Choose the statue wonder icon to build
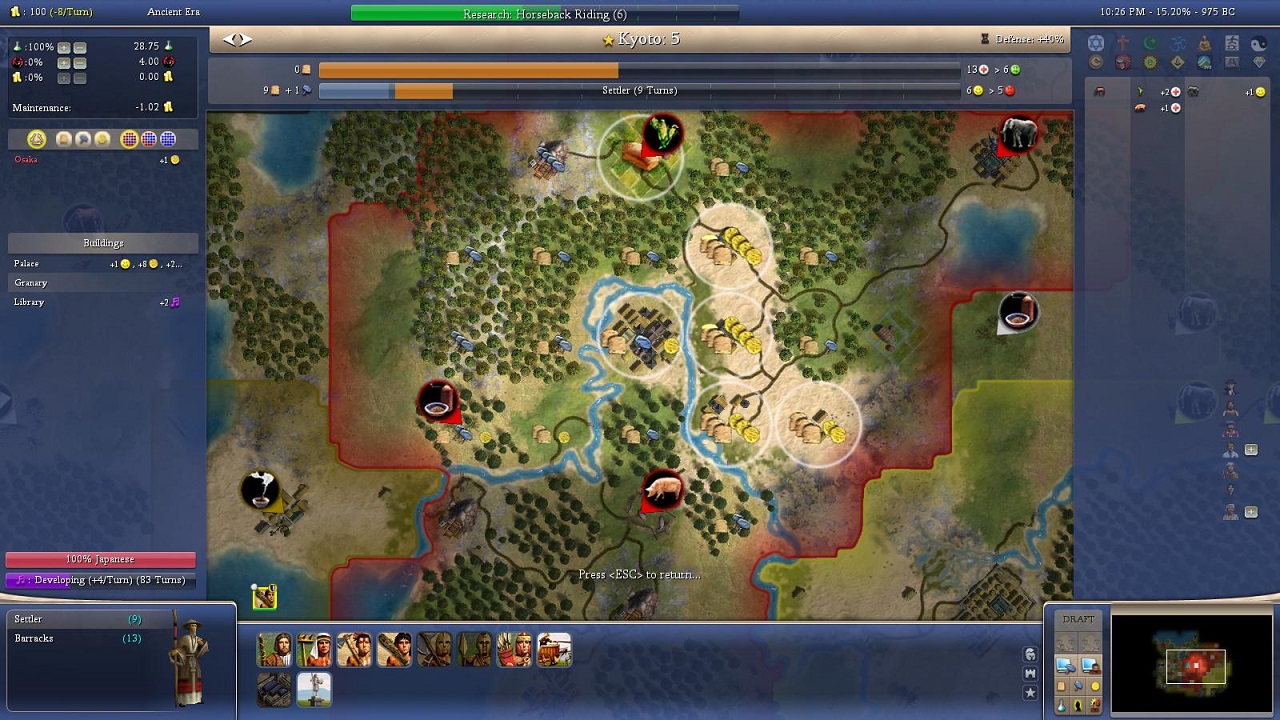 click(314, 689)
